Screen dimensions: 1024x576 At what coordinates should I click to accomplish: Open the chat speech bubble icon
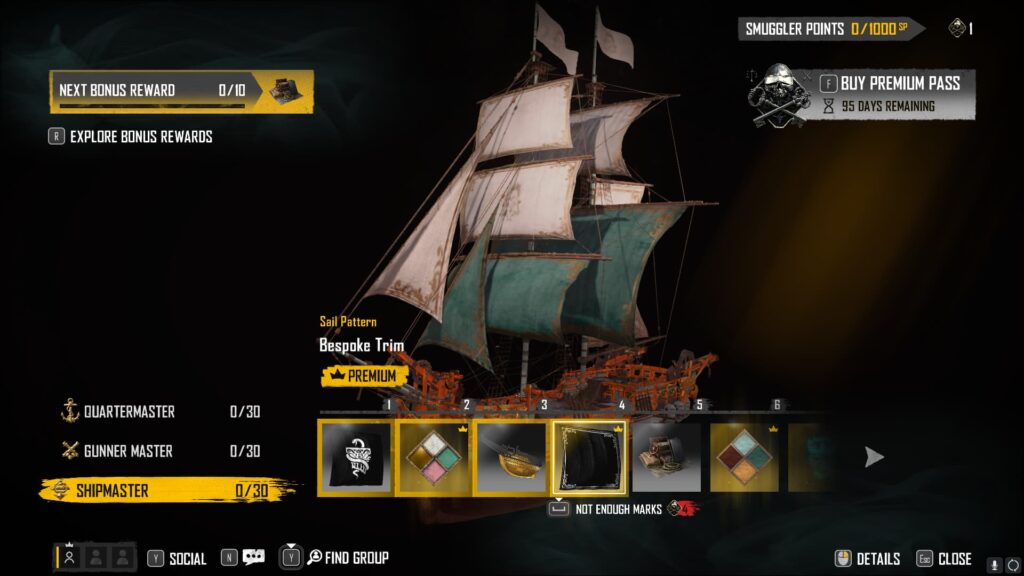253,558
